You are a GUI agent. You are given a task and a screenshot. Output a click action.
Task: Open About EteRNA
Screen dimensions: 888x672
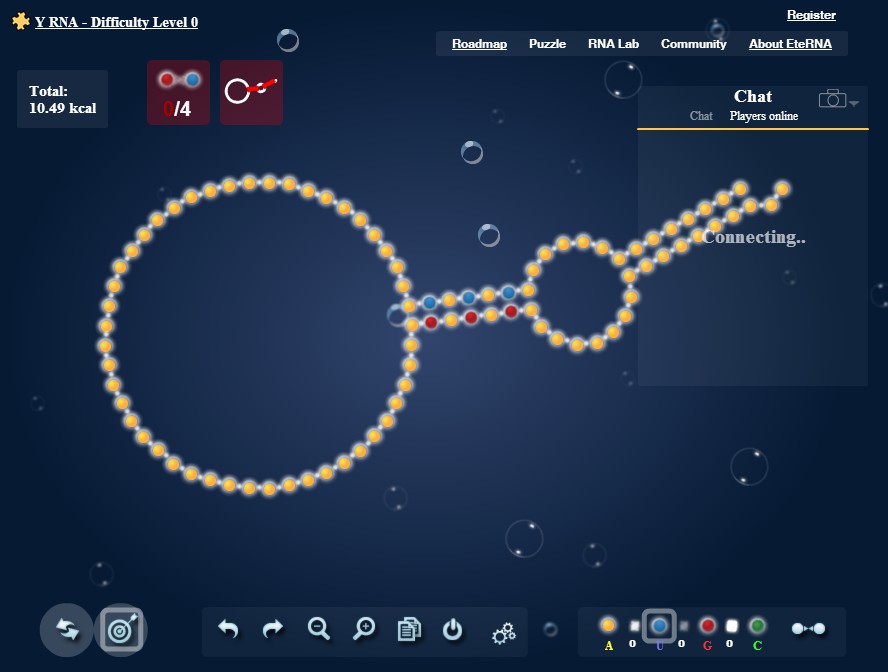click(x=793, y=44)
